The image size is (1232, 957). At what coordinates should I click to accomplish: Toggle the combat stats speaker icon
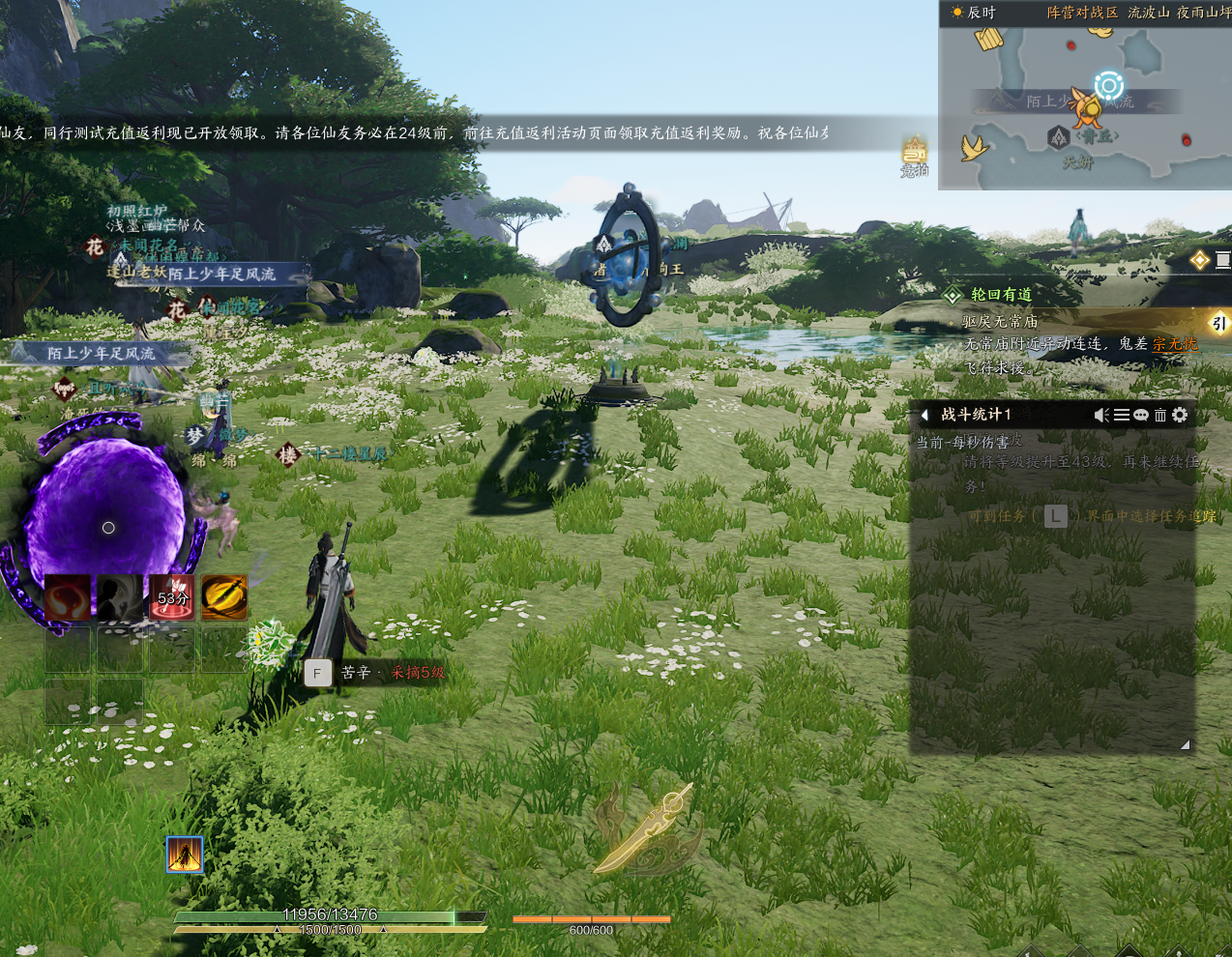point(1101,415)
